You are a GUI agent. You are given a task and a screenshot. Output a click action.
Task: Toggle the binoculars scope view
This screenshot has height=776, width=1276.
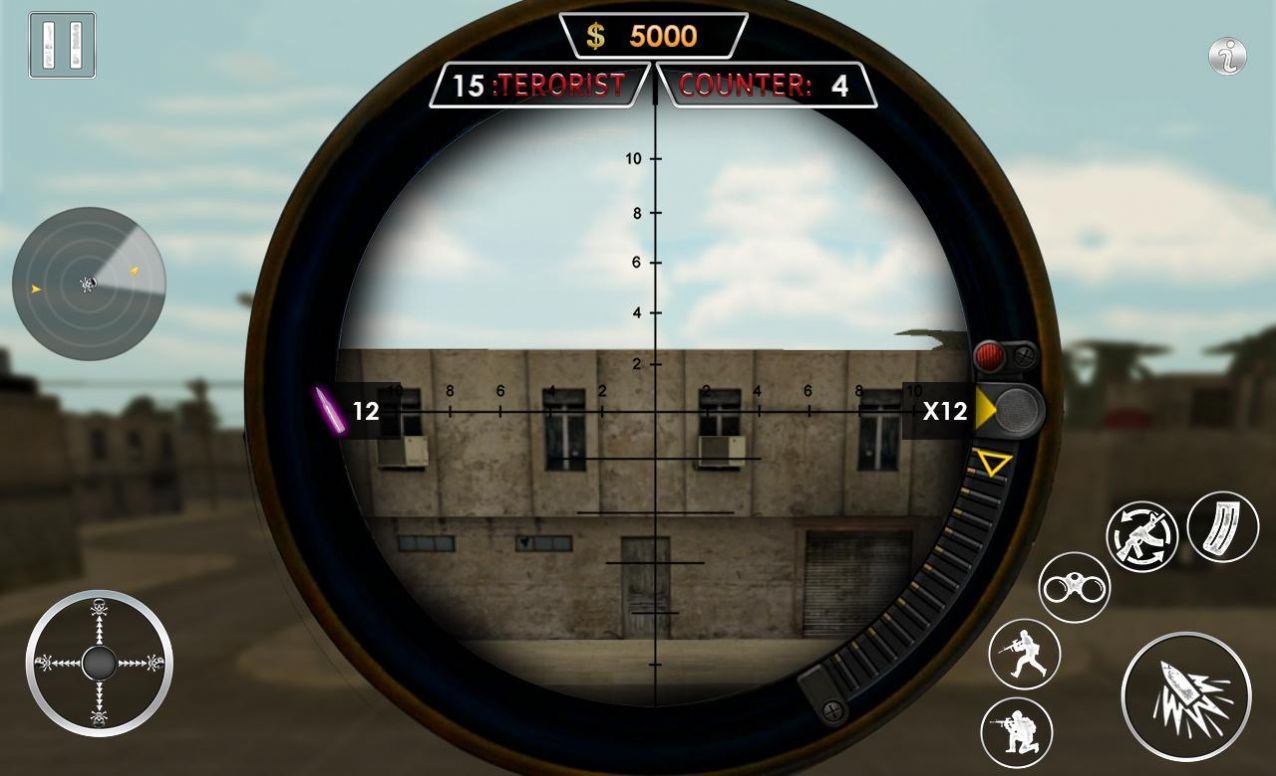[1074, 588]
